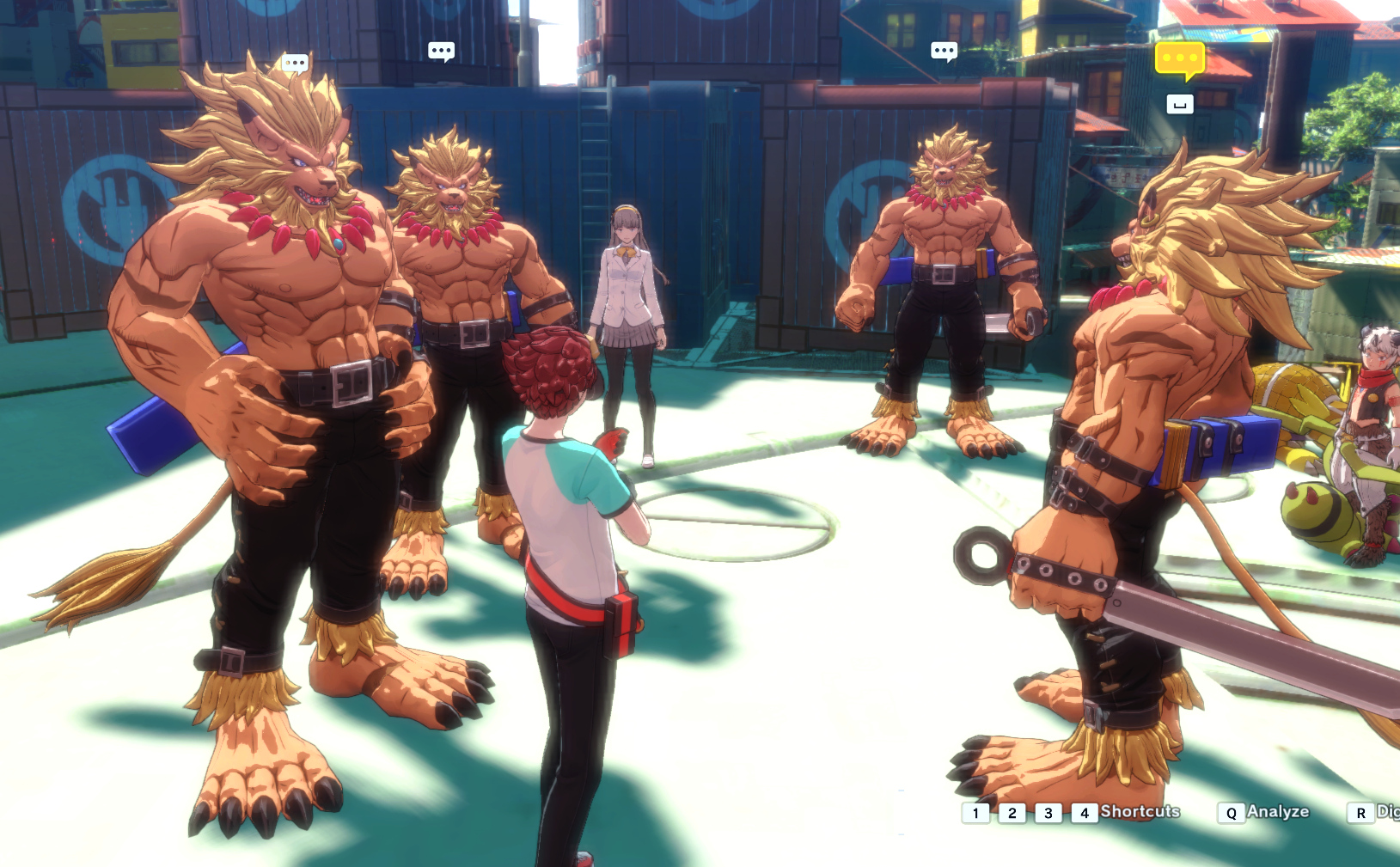Screen dimensions: 1400x867
Task: Select the yellow speech bubble talk marker
Action: (1179, 59)
